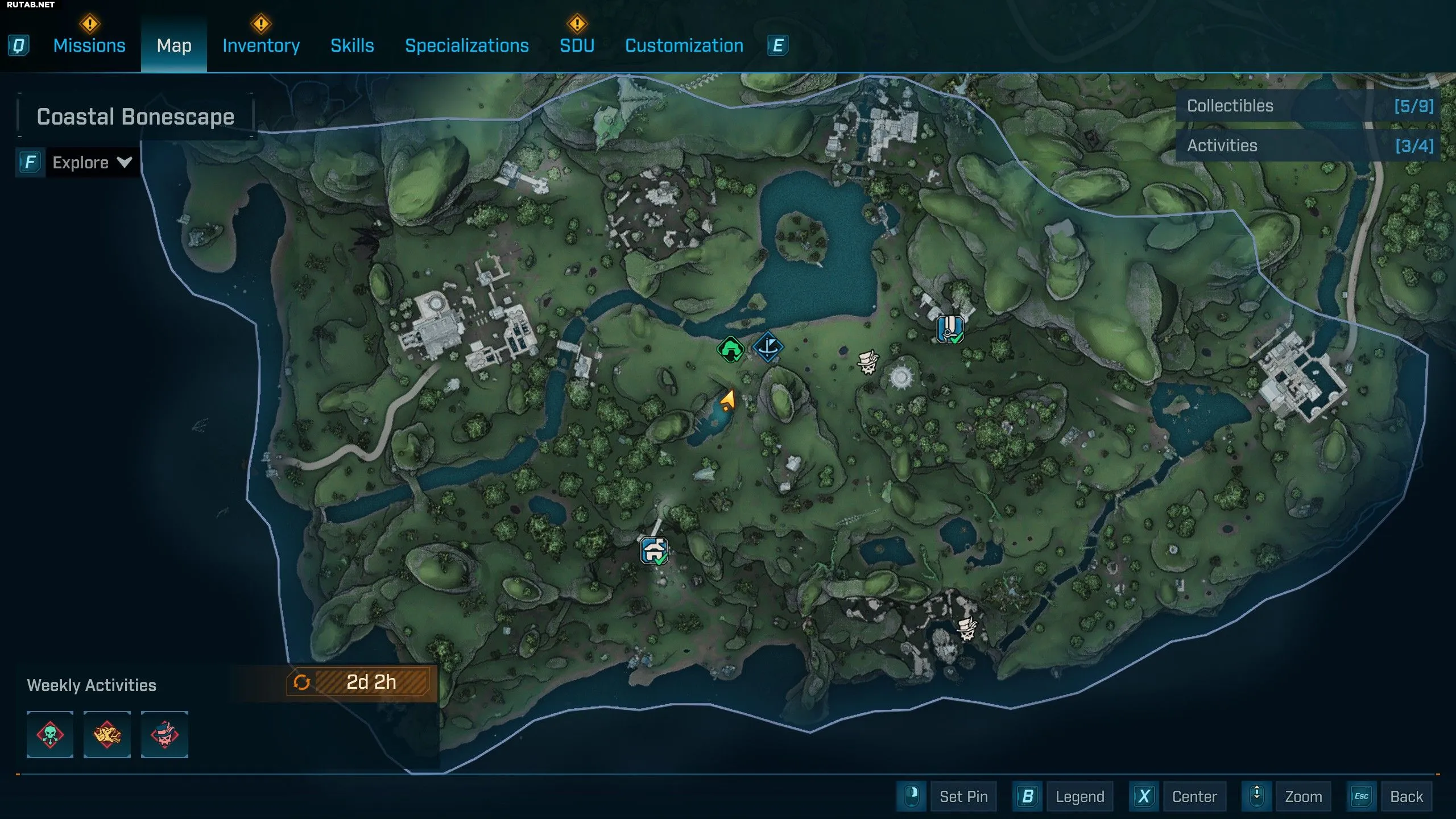Choose the red hat-skull weekly activity
The height and width of the screenshot is (819, 1456).
tap(164, 734)
